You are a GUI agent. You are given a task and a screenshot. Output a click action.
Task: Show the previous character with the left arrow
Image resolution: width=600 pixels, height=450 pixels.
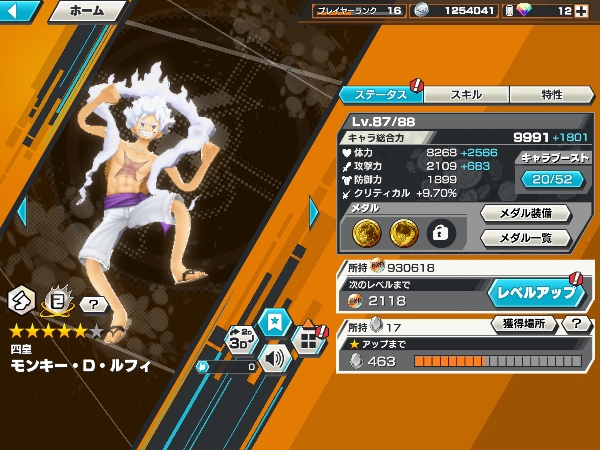[21, 212]
